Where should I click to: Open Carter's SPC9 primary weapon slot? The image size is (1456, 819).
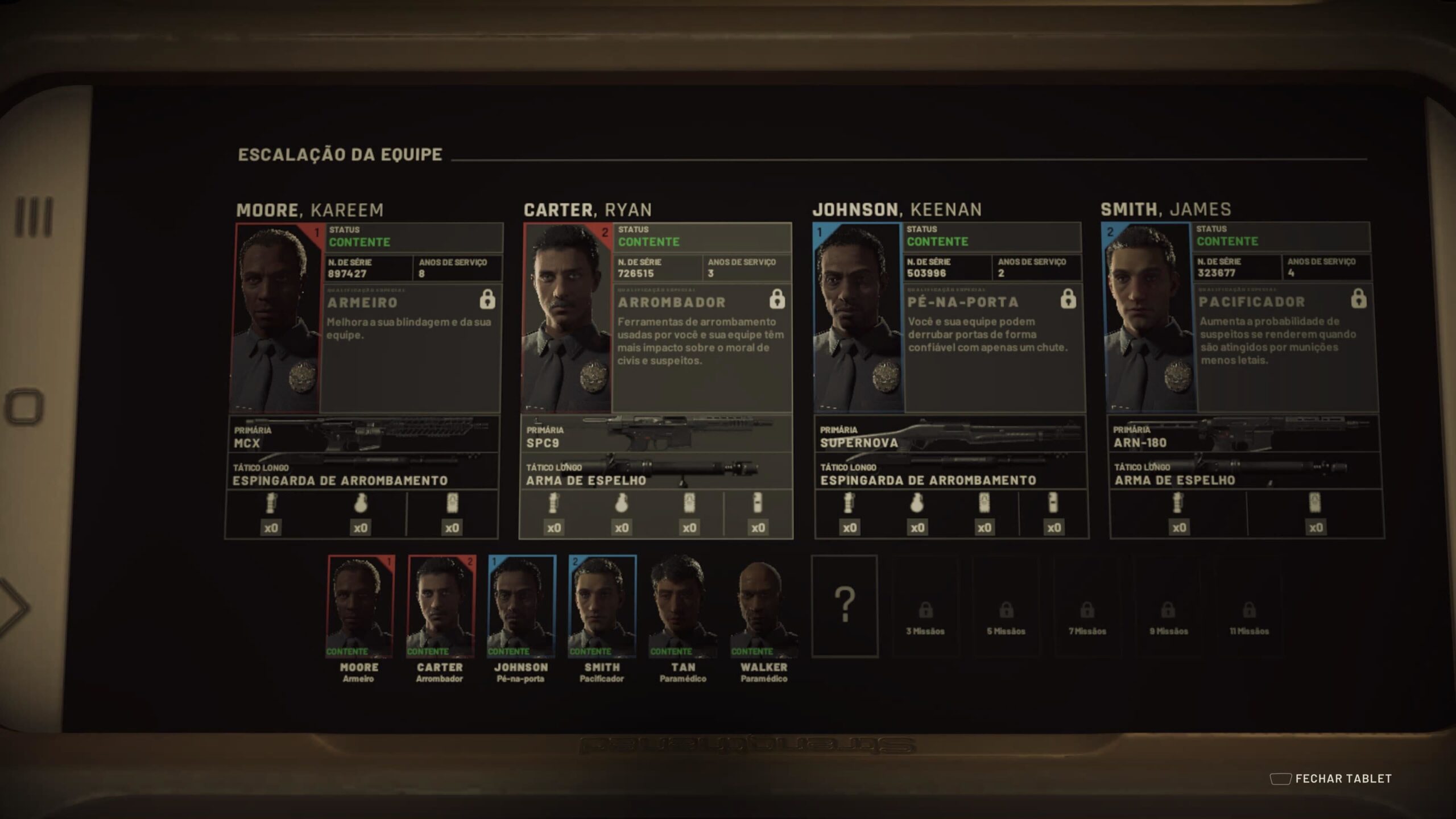[x=656, y=435]
